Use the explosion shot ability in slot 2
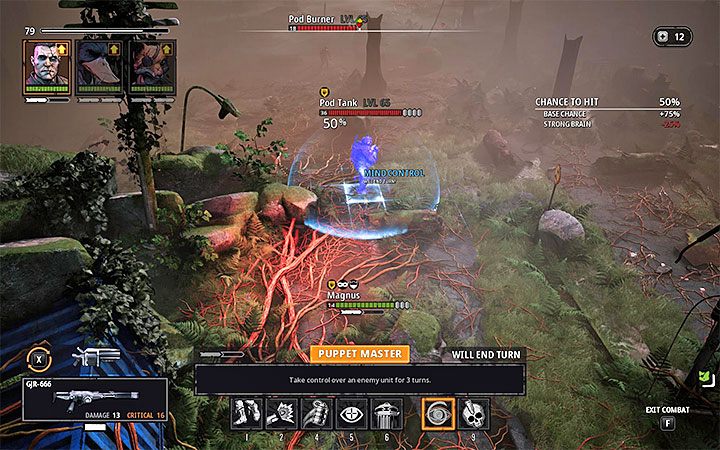Viewport: 720px width, 450px height. click(282, 413)
